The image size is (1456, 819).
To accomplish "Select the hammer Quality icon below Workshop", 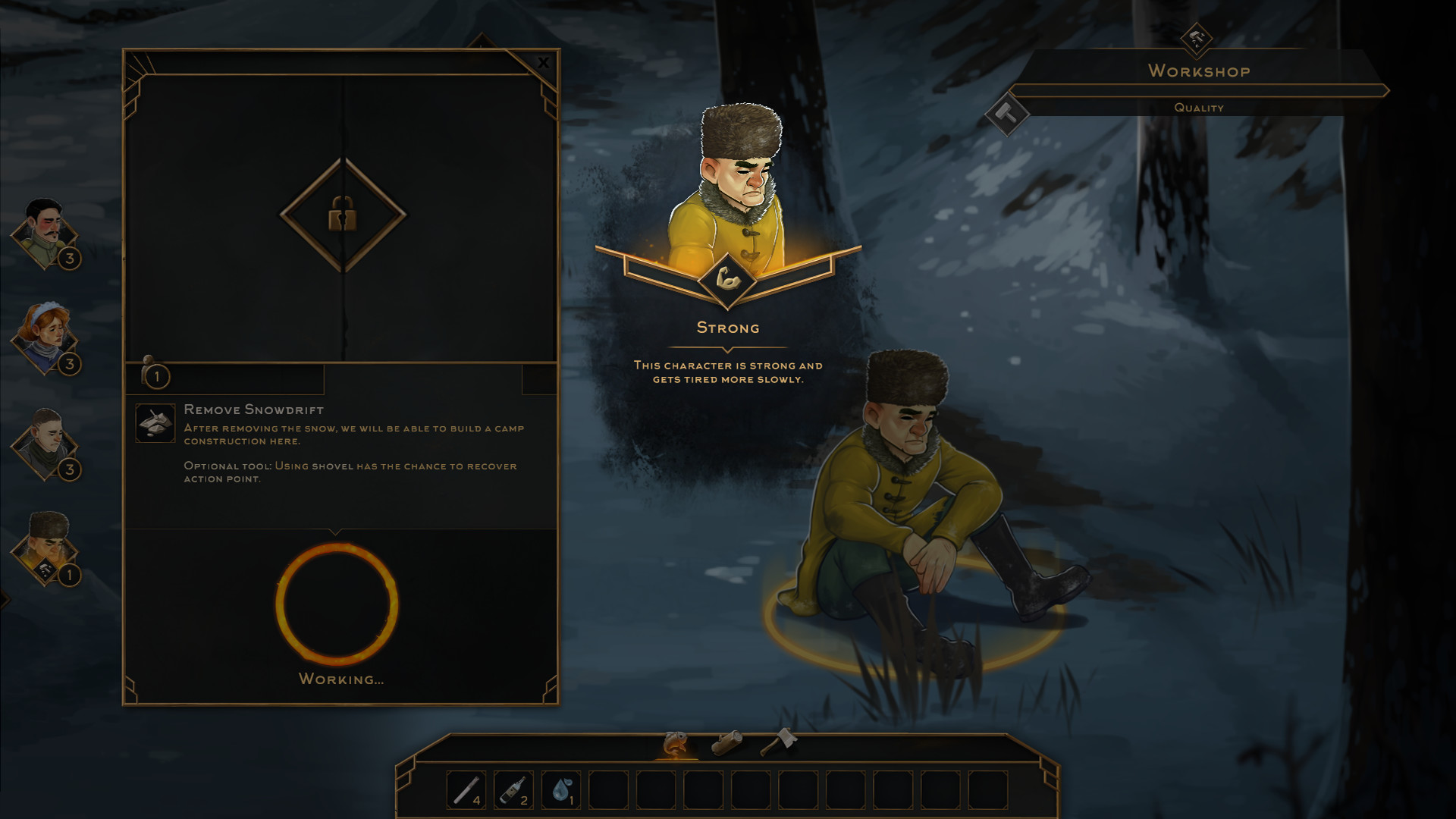I will pos(1007,115).
